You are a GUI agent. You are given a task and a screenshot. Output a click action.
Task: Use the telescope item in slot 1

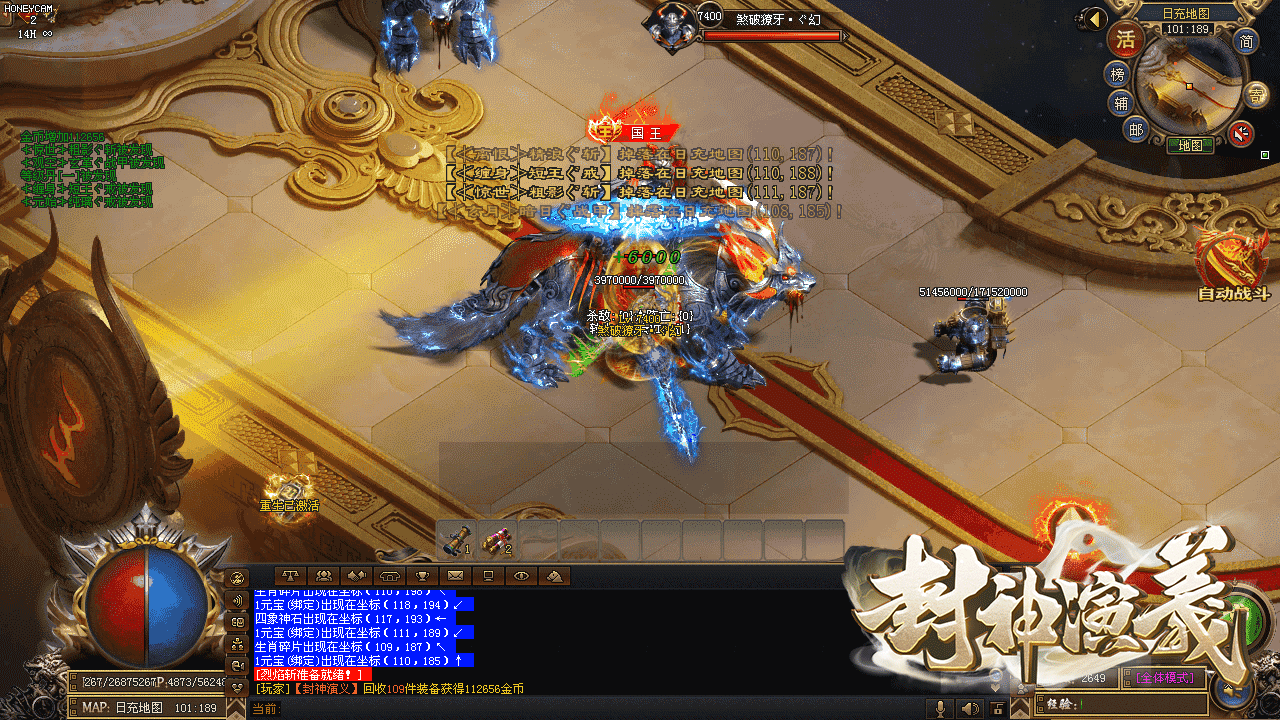457,540
